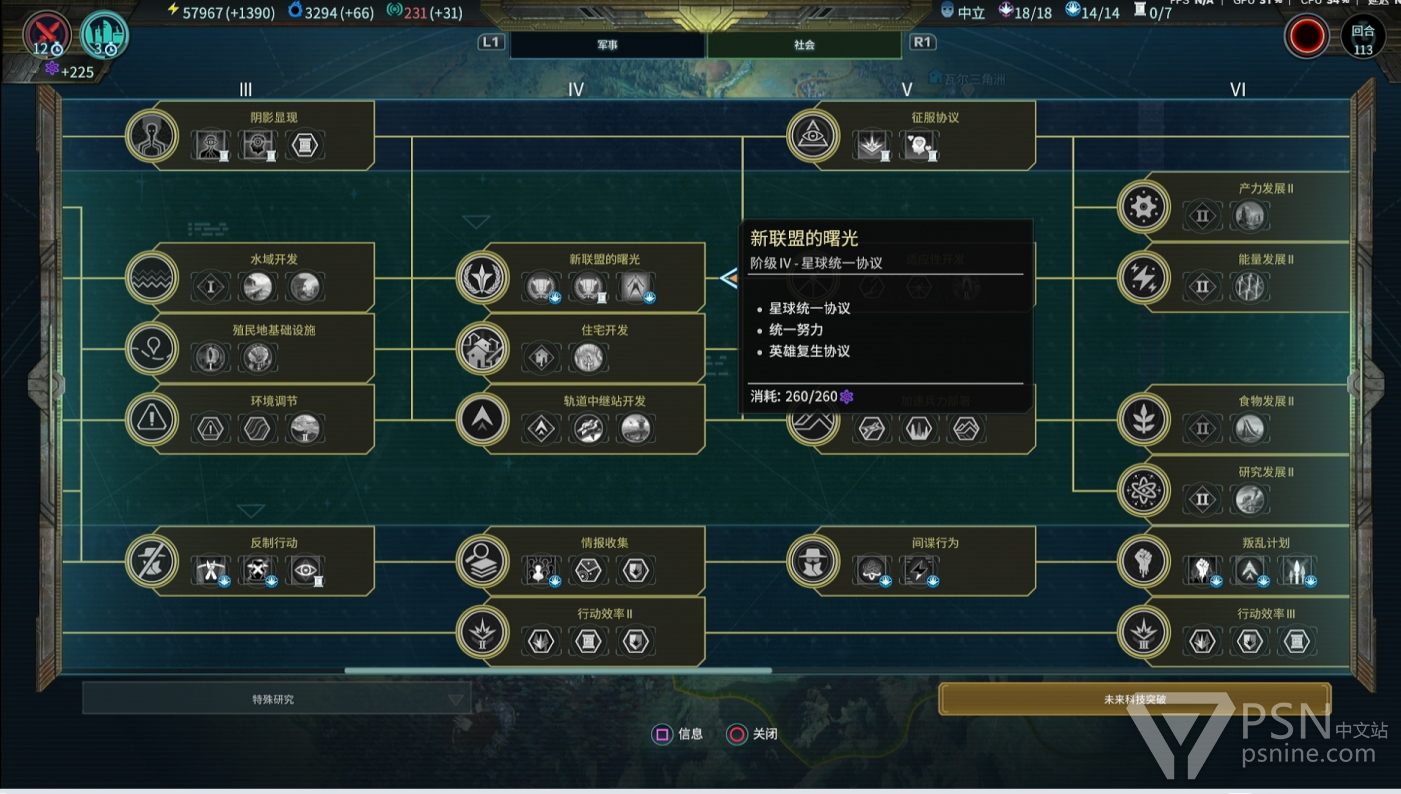Switch to the 社会 research tab
Viewport: 1401px width, 794px height.
[x=804, y=45]
